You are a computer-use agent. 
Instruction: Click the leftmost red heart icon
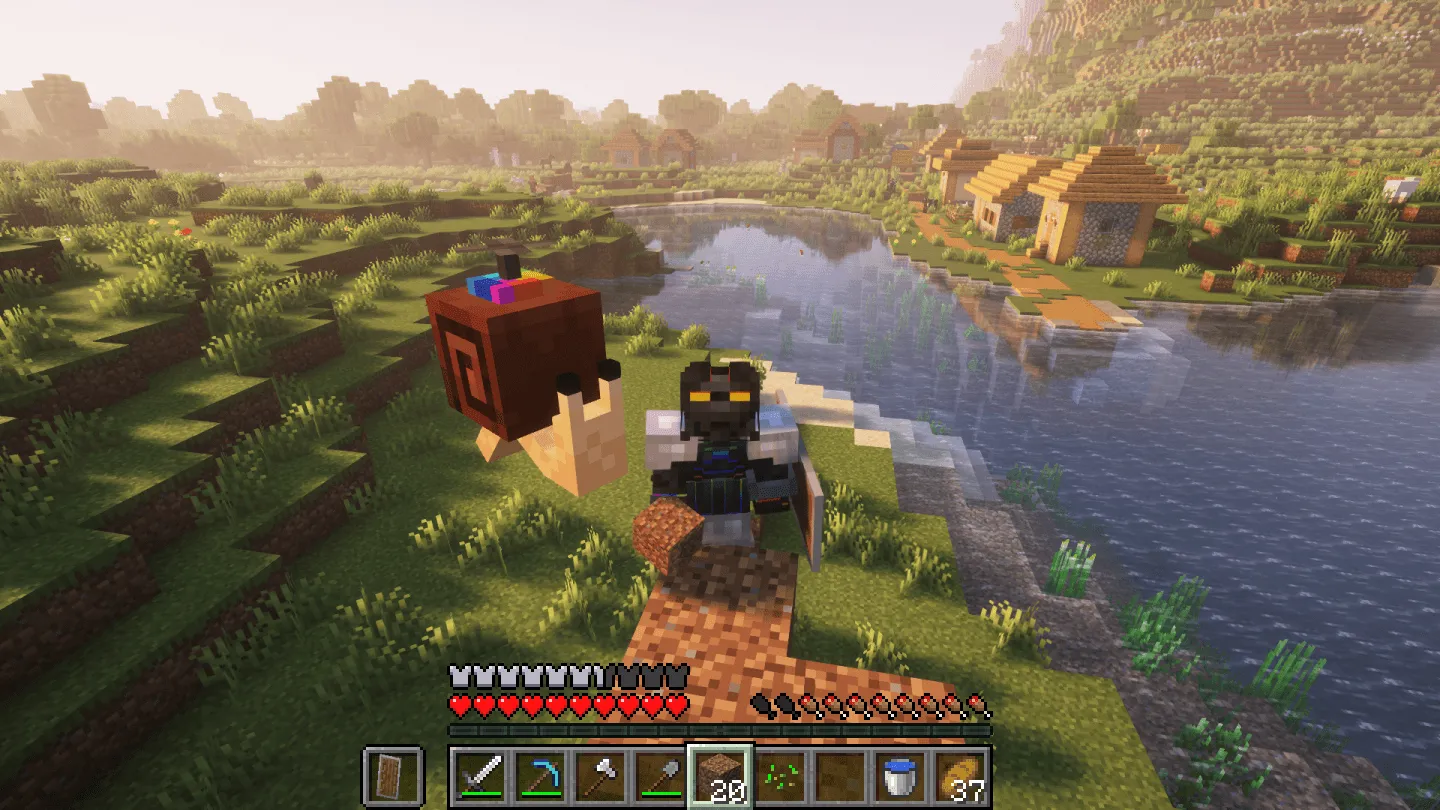(457, 705)
